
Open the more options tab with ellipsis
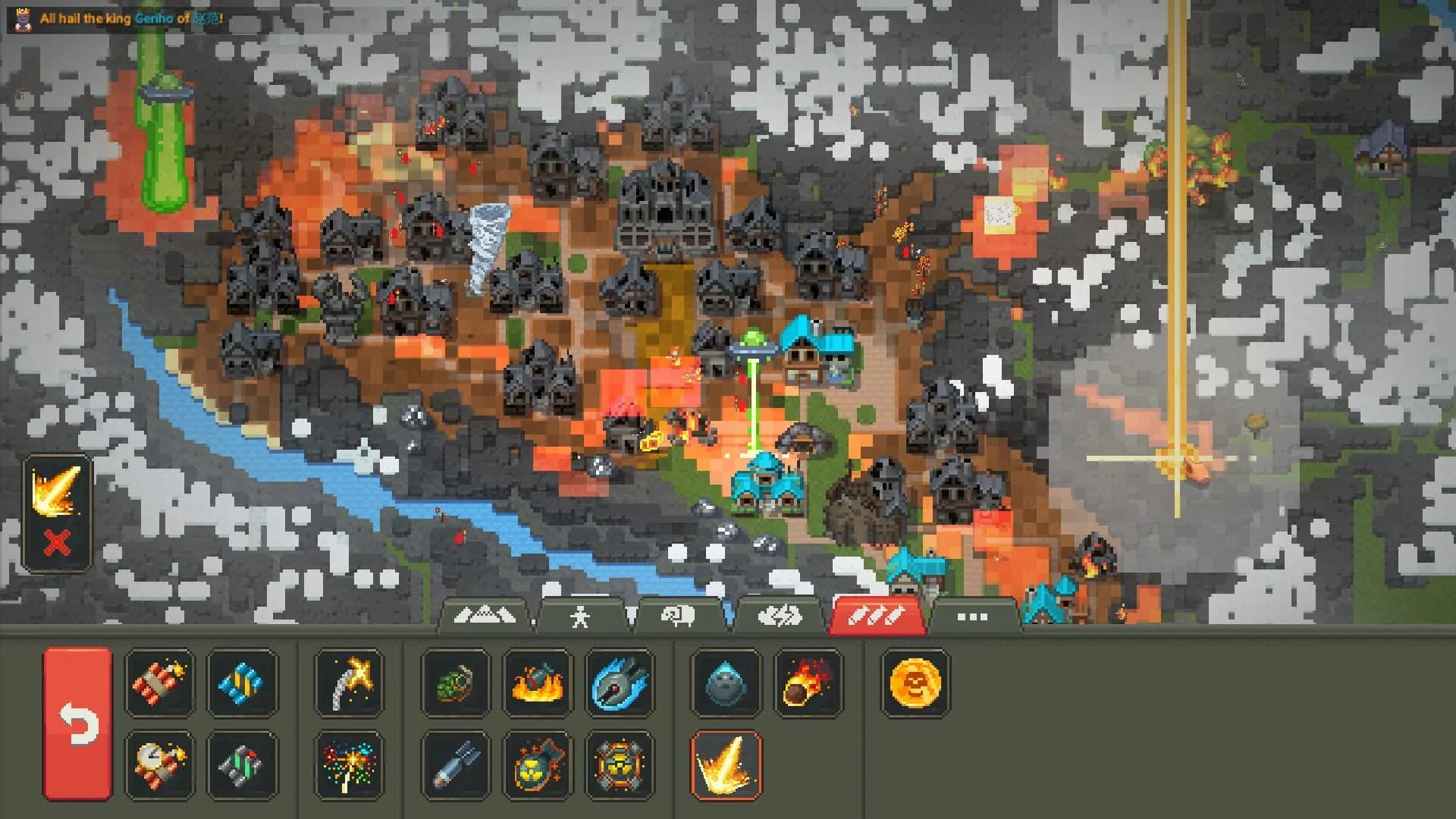973,616
